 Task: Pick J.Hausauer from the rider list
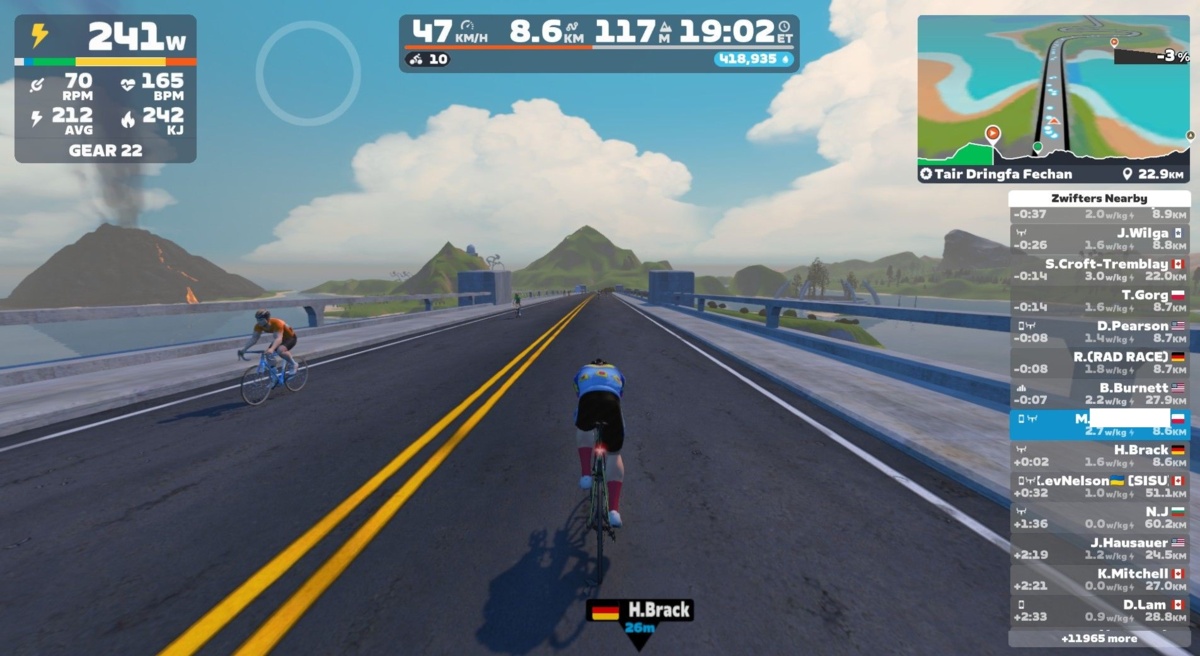click(1098, 549)
